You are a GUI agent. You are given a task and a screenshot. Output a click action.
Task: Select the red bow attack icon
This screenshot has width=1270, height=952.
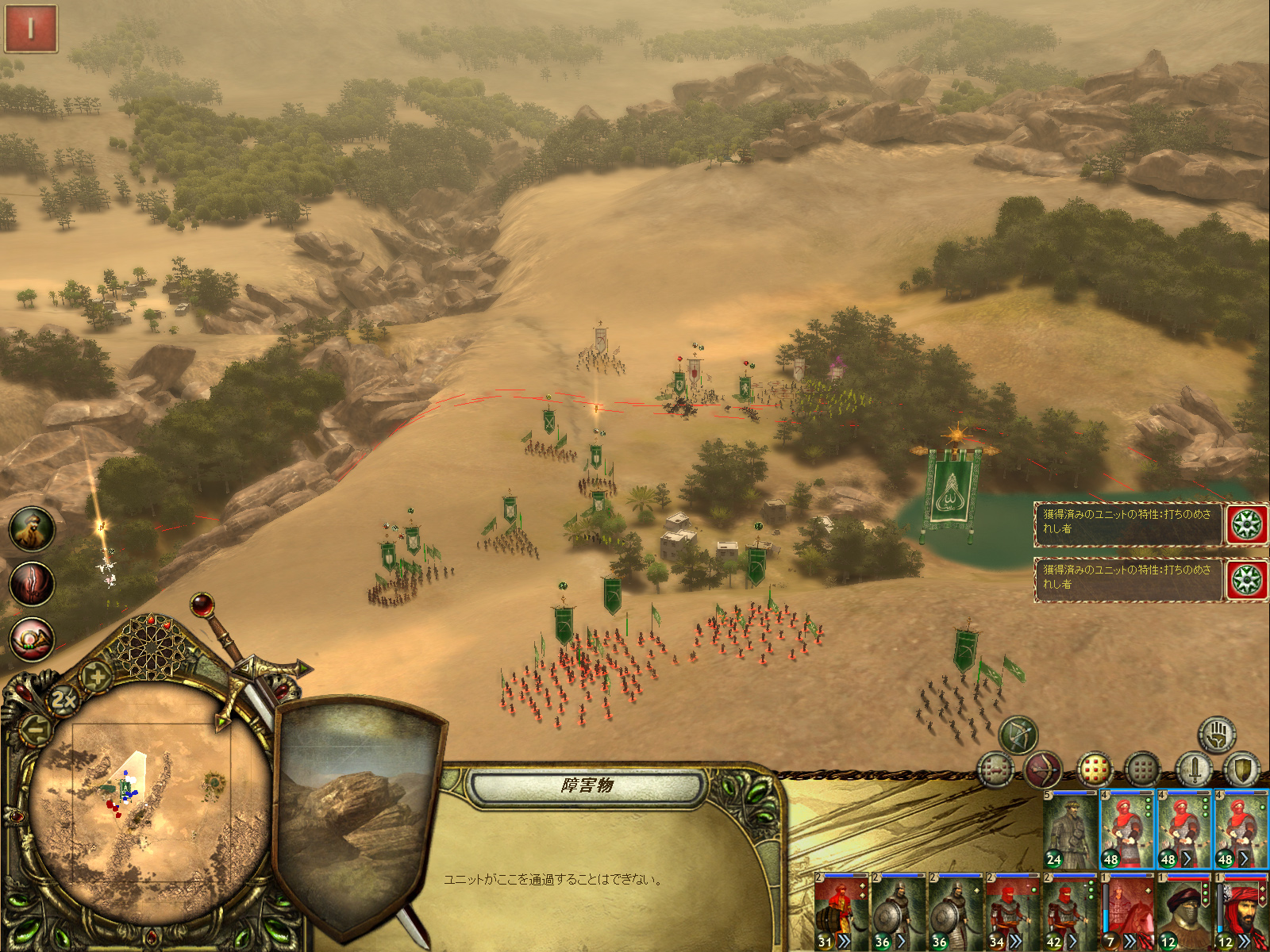tap(1043, 770)
